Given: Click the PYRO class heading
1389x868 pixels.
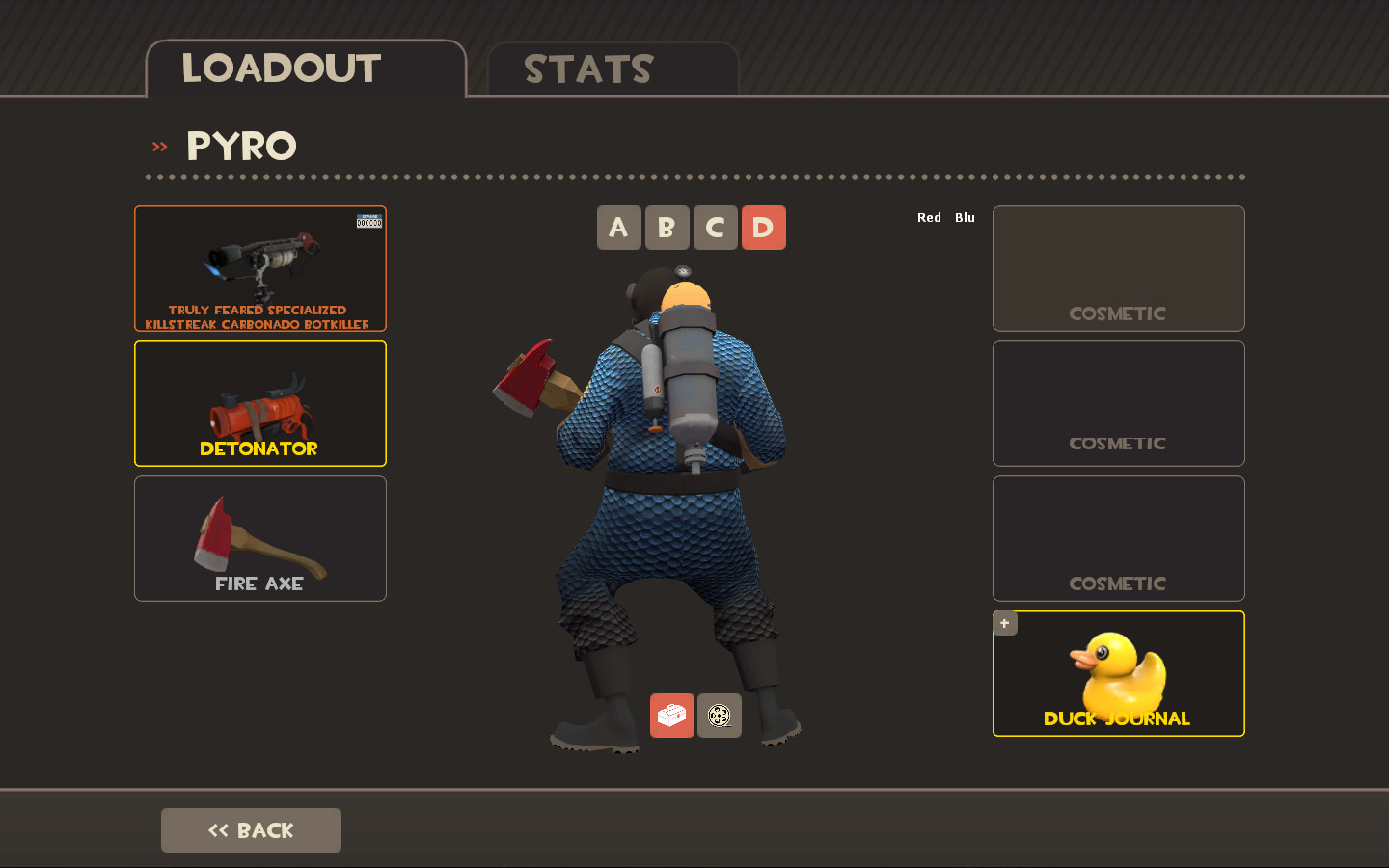Looking at the screenshot, I should click(x=241, y=147).
